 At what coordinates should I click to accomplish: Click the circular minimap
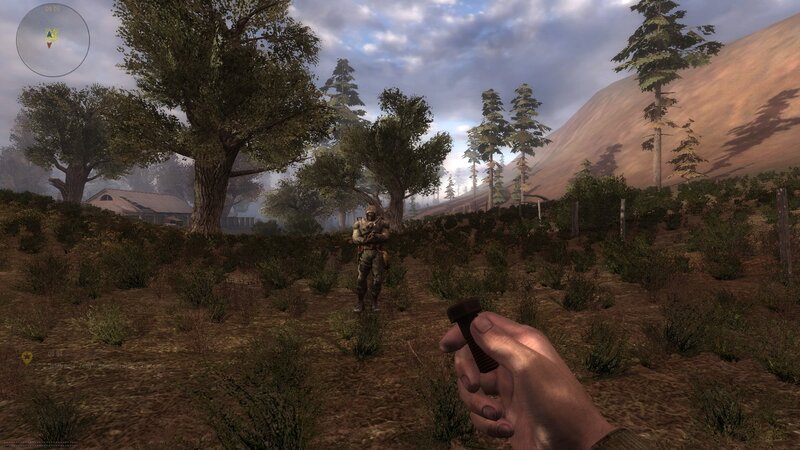click(x=53, y=40)
